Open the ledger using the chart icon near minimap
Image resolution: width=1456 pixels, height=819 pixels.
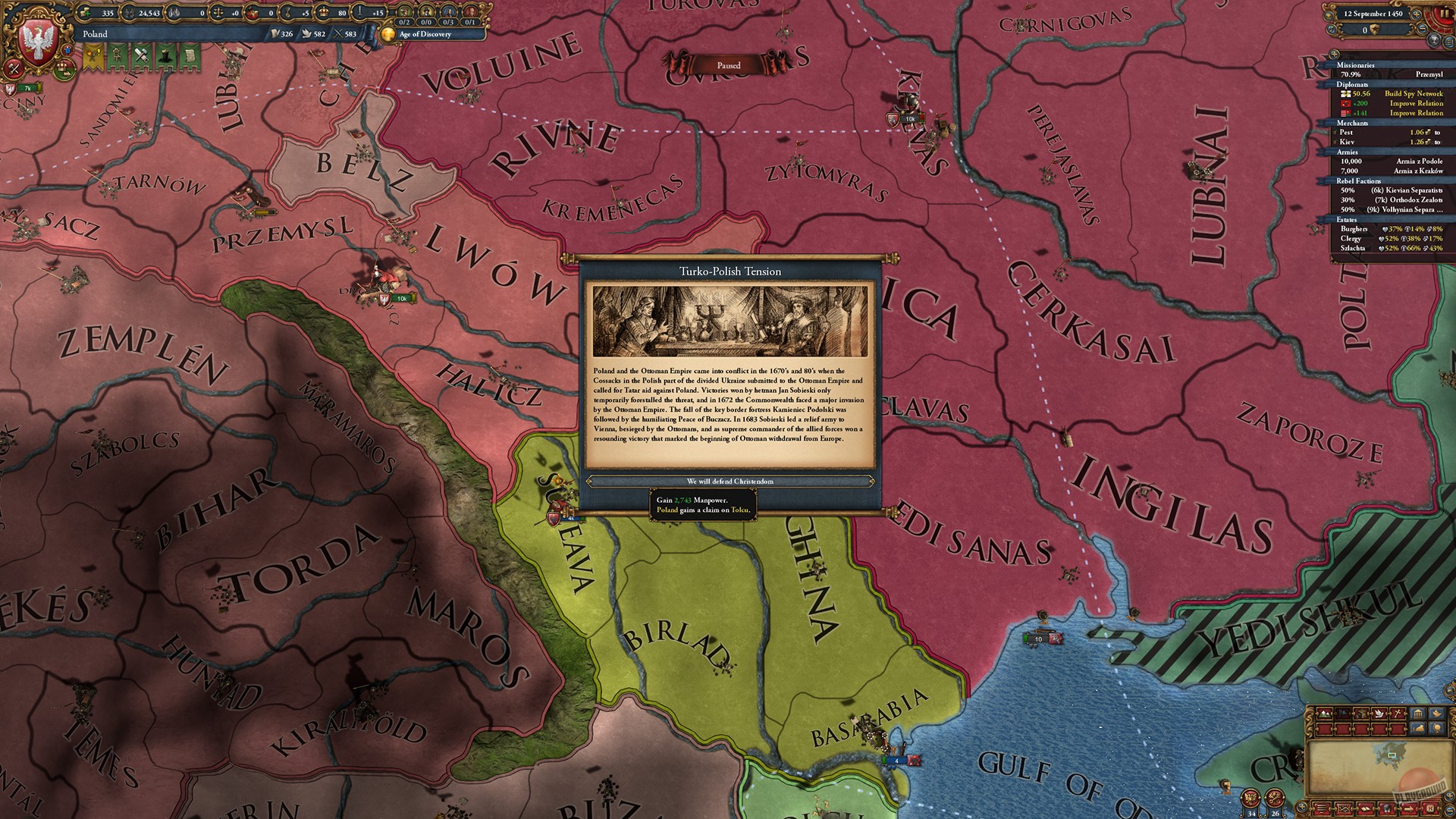pos(1417,714)
